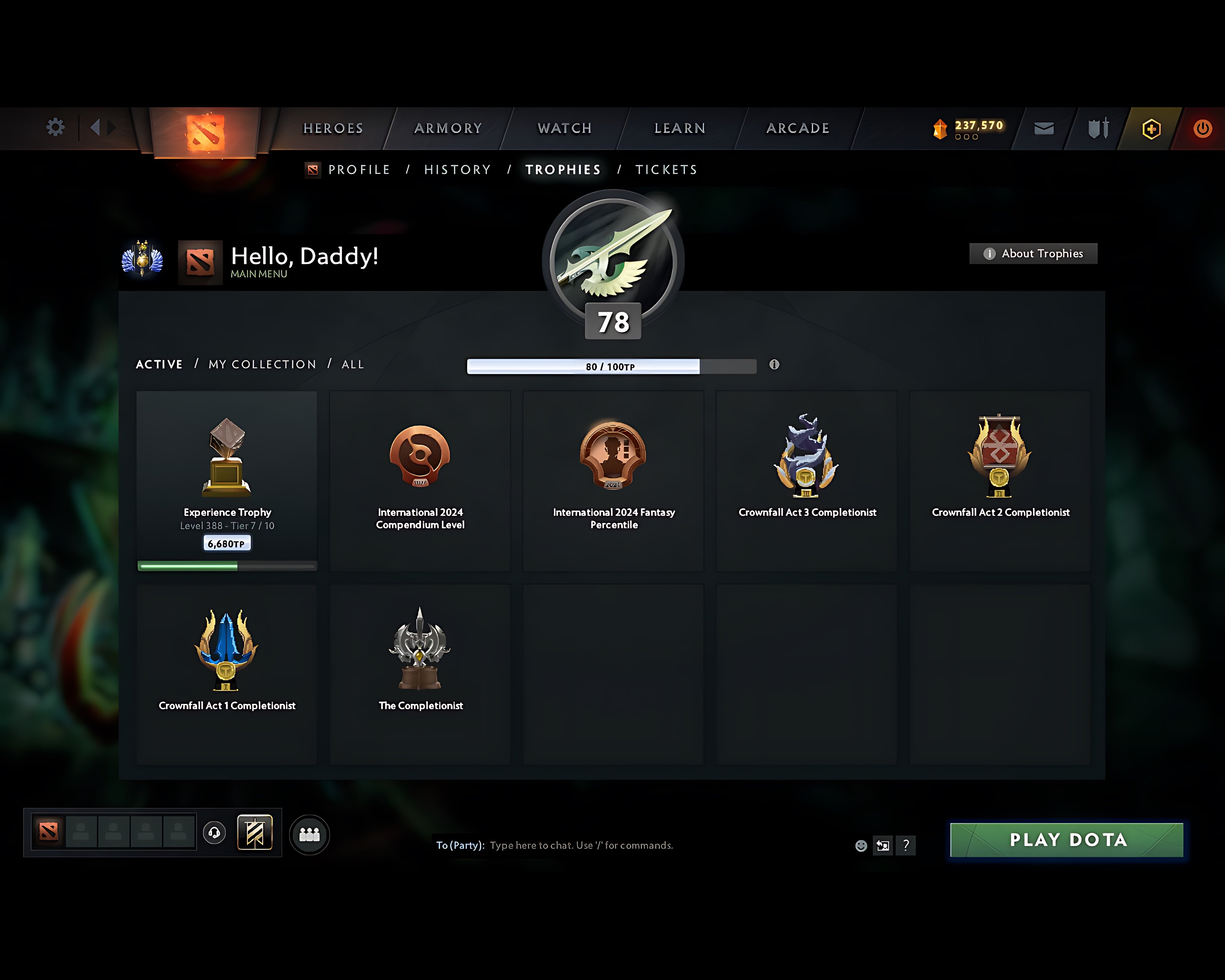Open voice chat headphone icon
The width and height of the screenshot is (1225, 980).
click(x=214, y=833)
